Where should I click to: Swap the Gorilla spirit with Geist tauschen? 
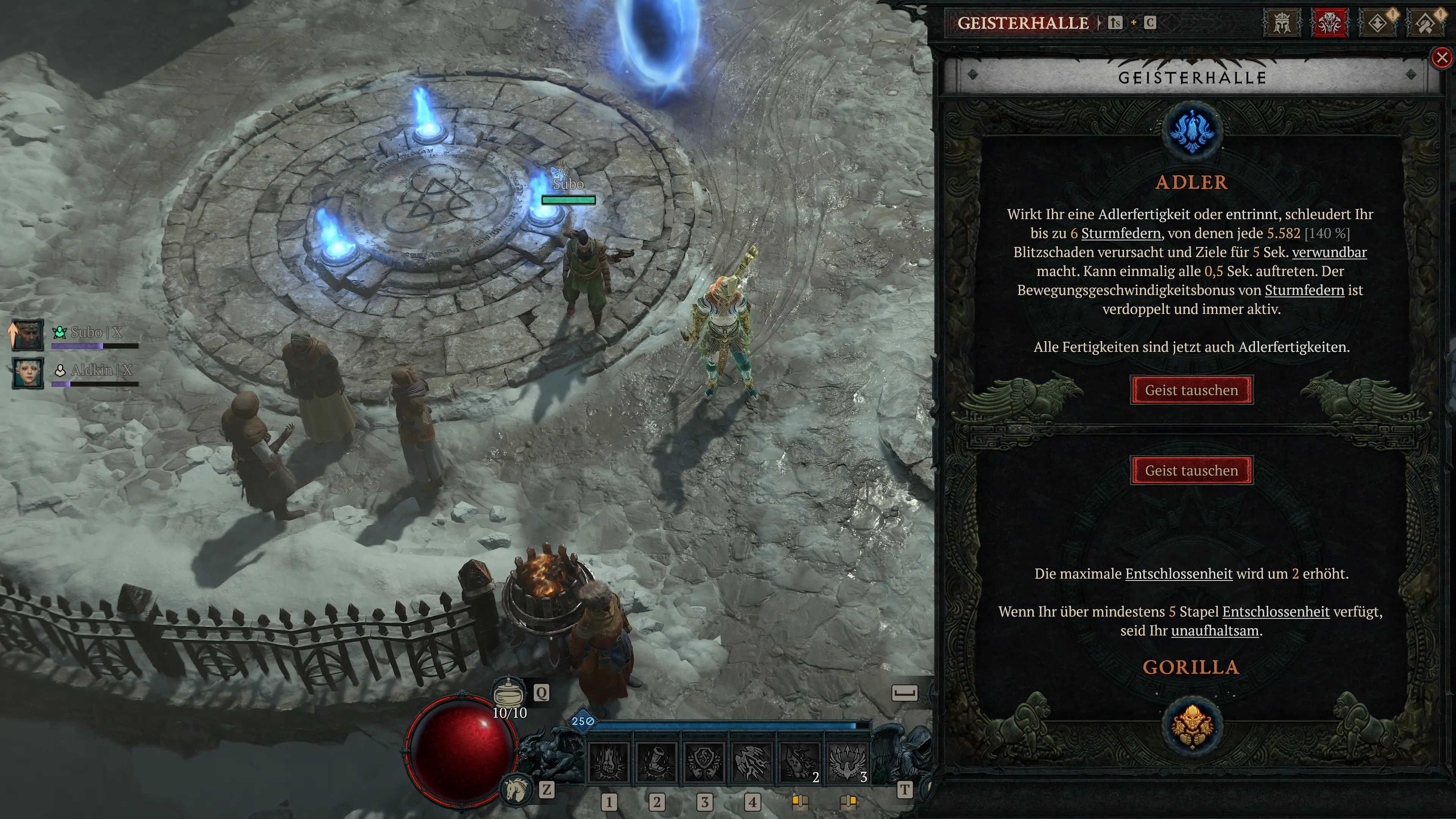pos(1191,470)
